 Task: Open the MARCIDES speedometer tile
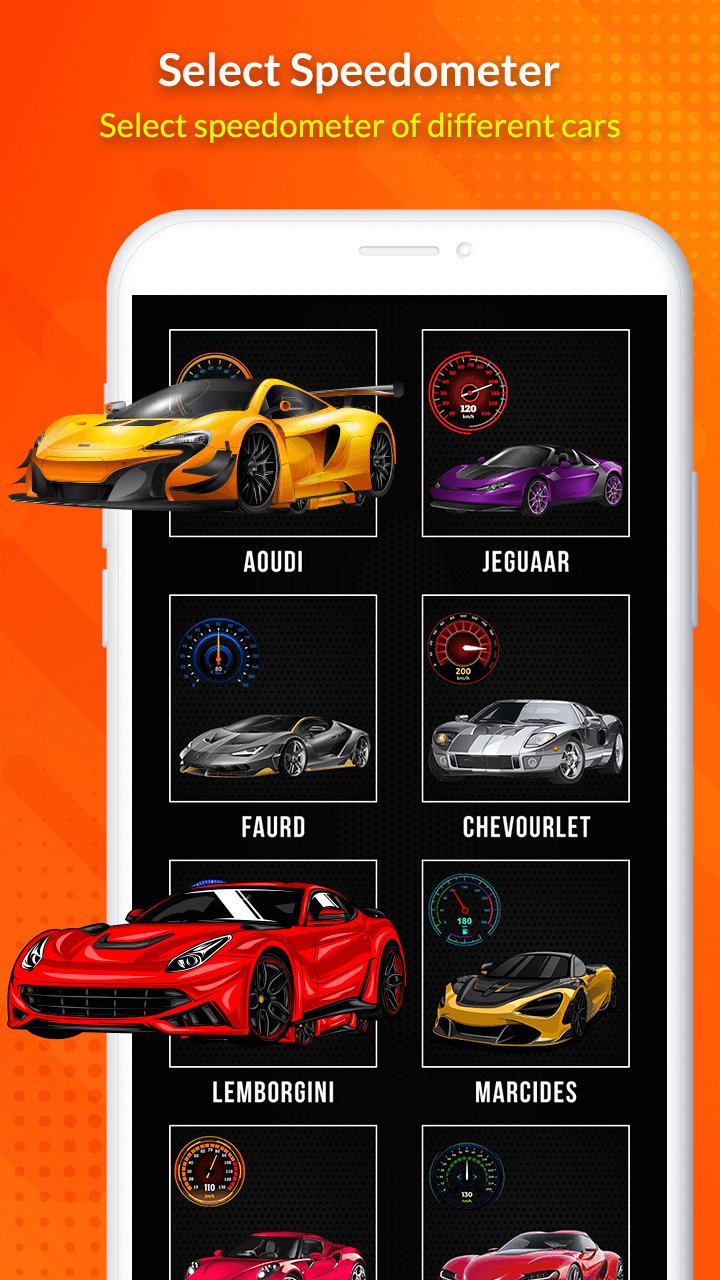tap(525, 963)
